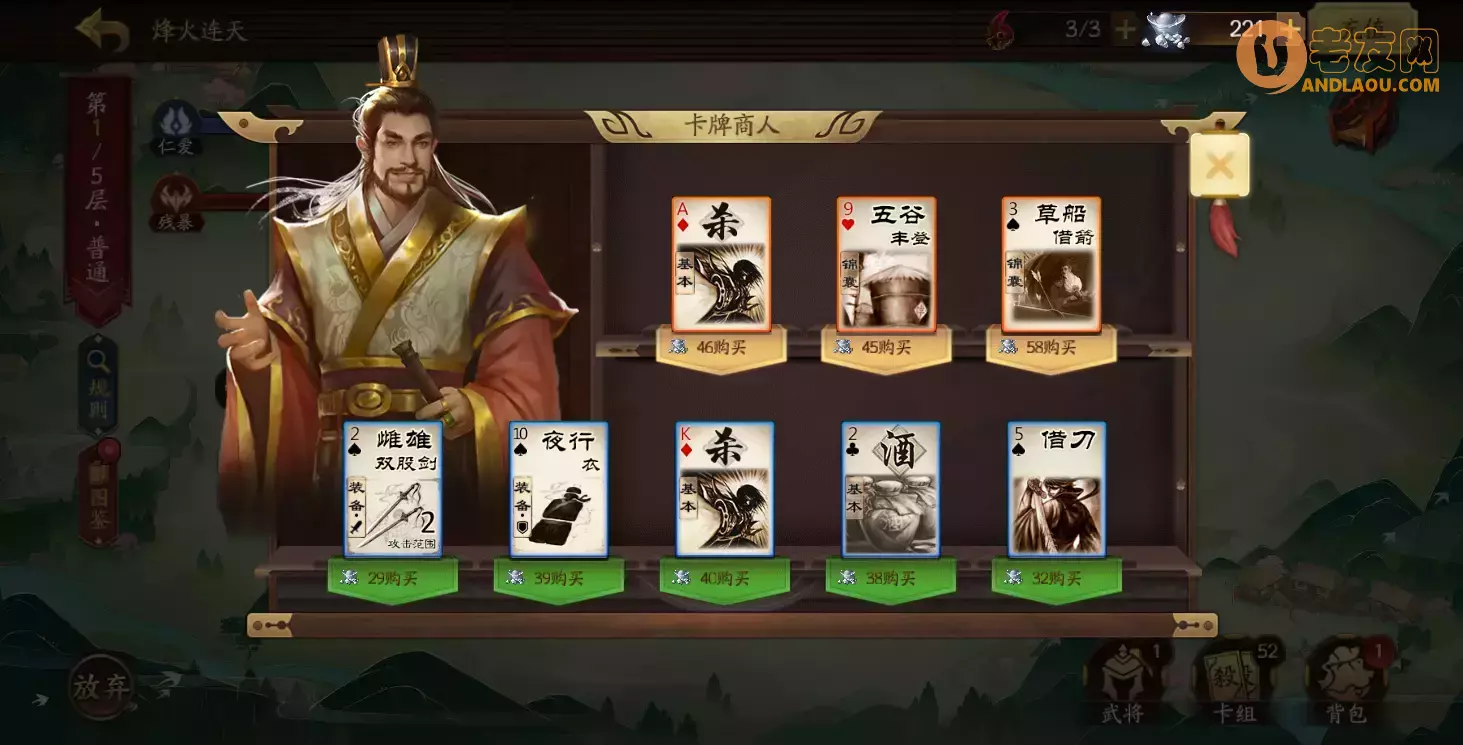Select the 雌雄双股剑 card
Viewport: 1463px width, 745px height.
click(393, 489)
